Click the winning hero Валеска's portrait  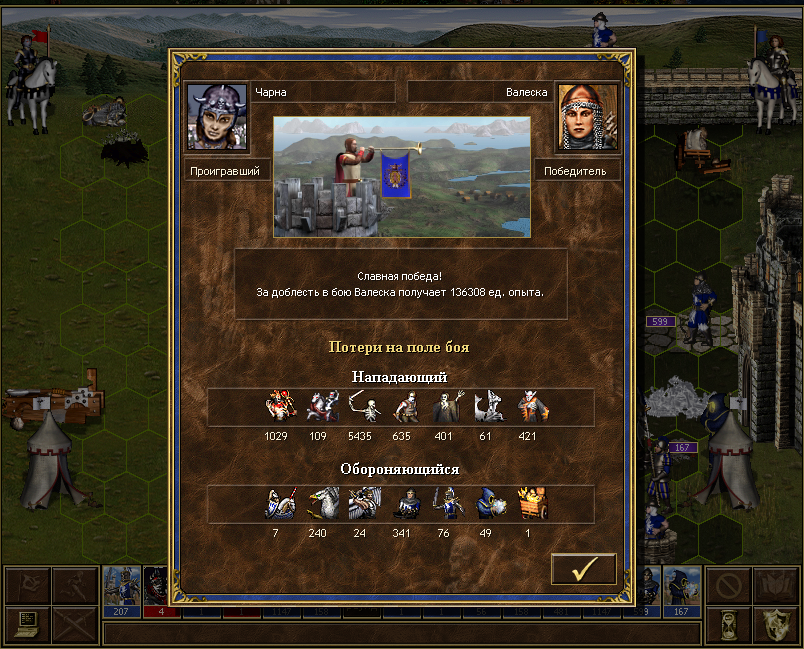tap(586, 117)
